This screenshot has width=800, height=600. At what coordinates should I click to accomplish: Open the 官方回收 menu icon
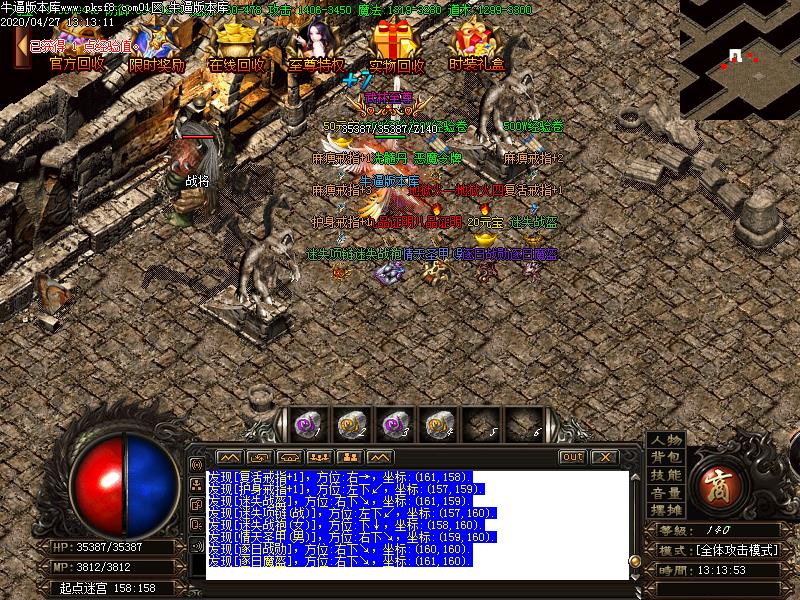(x=76, y=50)
